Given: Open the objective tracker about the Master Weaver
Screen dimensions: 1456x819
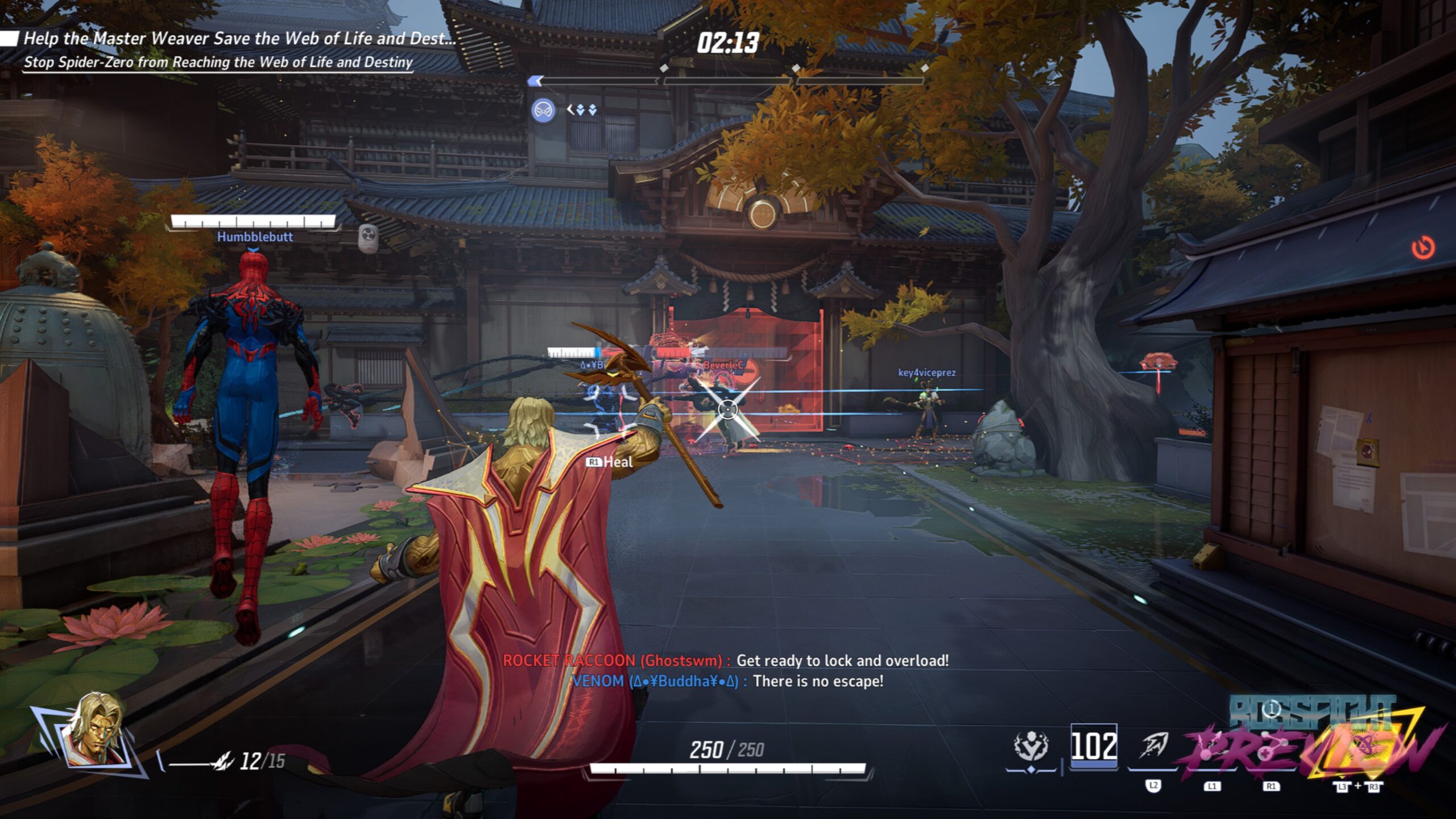Looking at the screenshot, I should tap(239, 39).
